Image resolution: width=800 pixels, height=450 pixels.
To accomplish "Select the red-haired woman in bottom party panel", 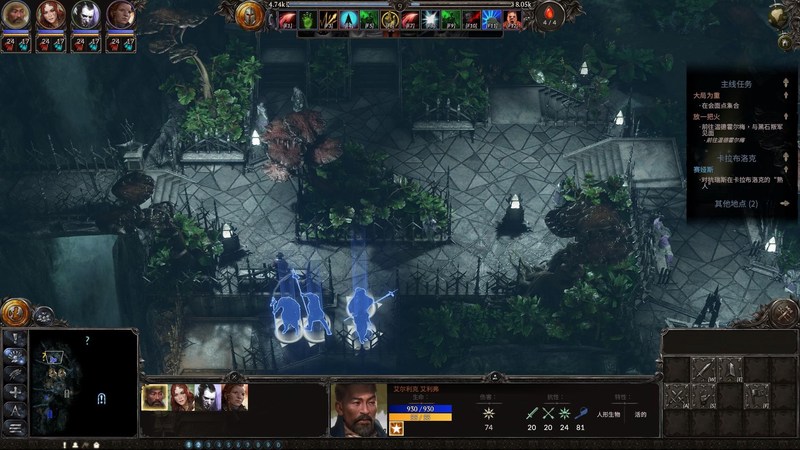I will pos(181,397).
